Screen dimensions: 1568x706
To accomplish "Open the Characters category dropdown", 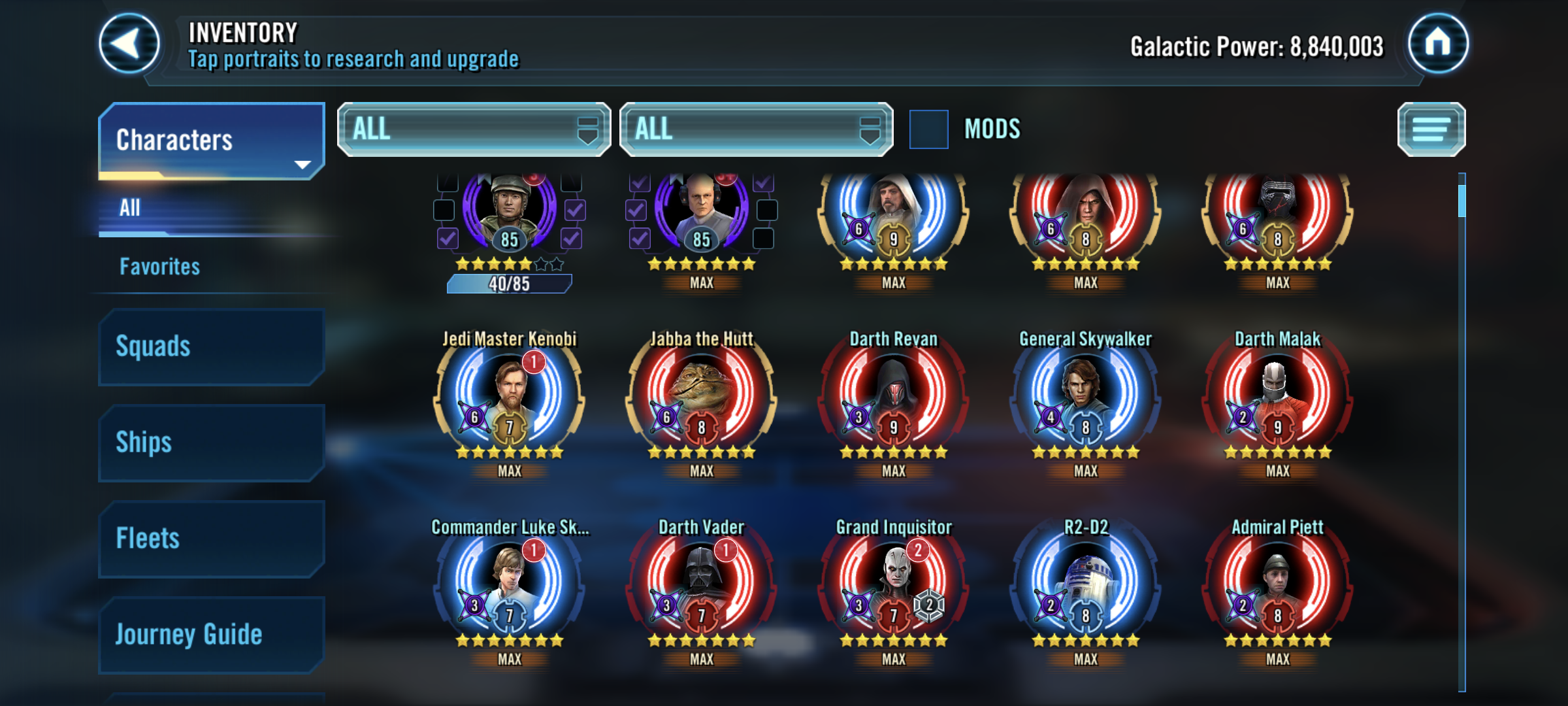I will [211, 140].
